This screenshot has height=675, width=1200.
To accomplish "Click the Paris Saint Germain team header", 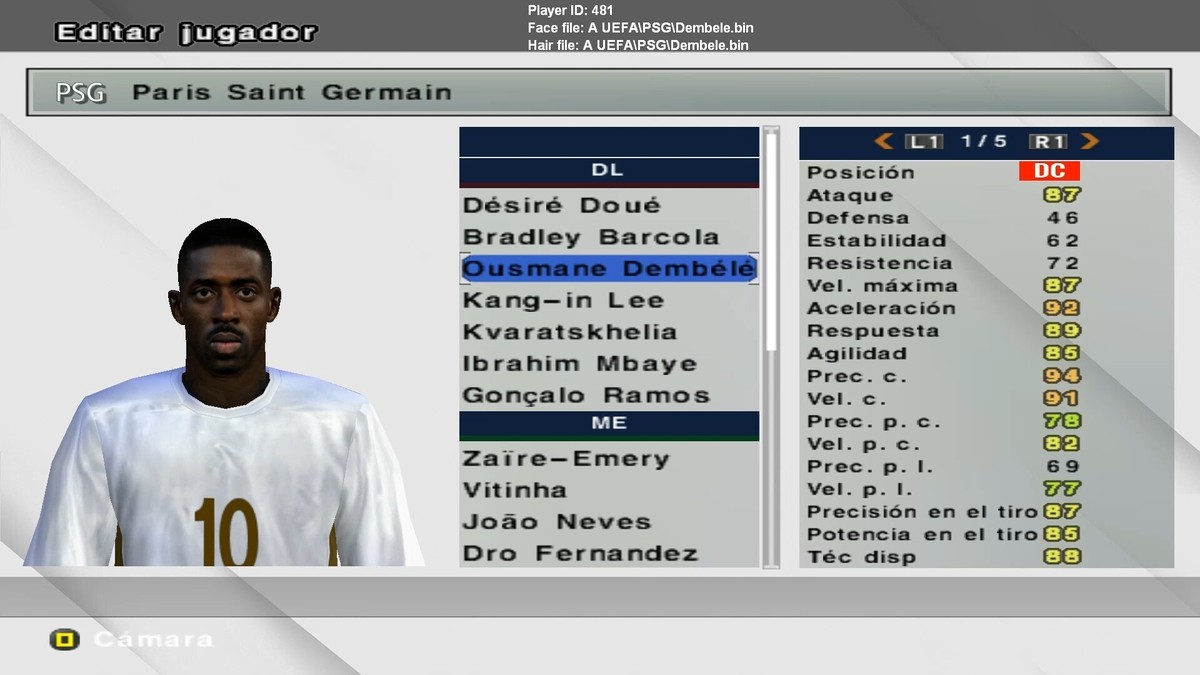I will click(598, 93).
